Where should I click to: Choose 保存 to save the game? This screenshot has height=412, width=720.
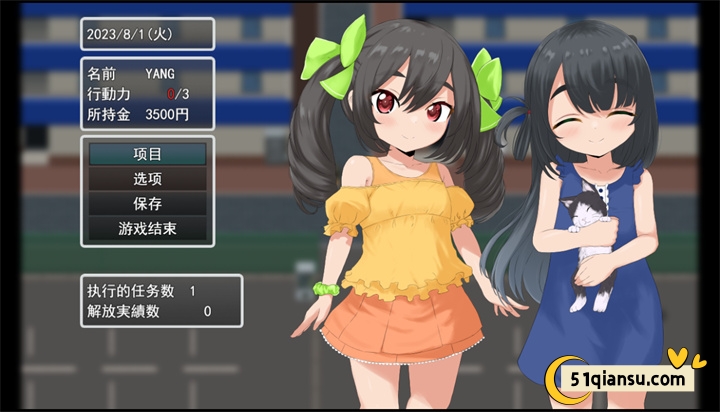point(147,203)
